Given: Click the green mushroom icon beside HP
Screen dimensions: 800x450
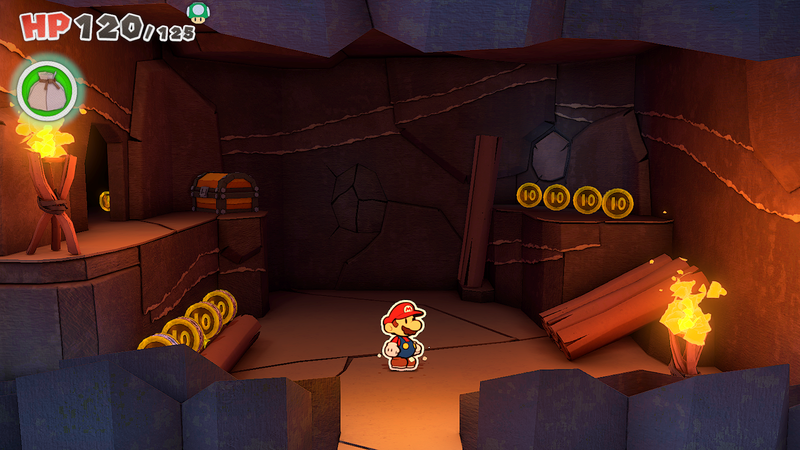Looking at the screenshot, I should pos(199,12).
